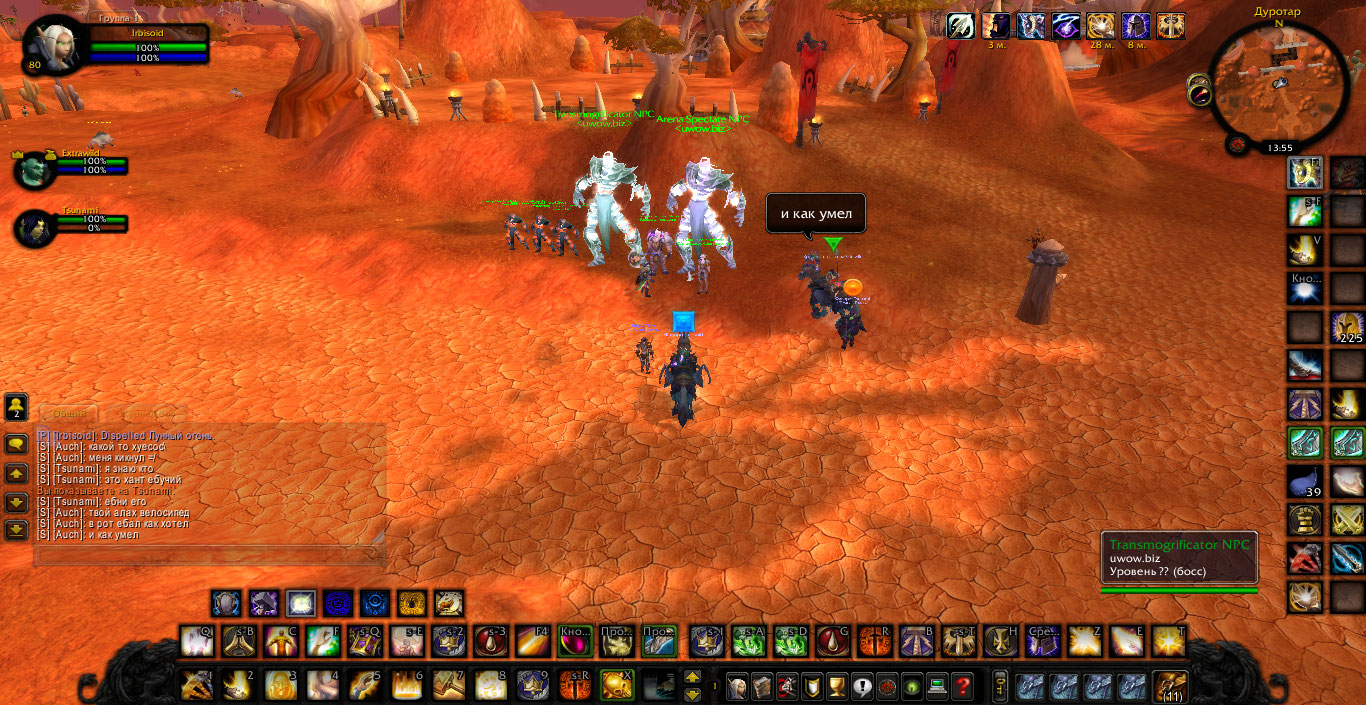
Task: Use the hammer ability bound to 7
Action: tap(447, 686)
